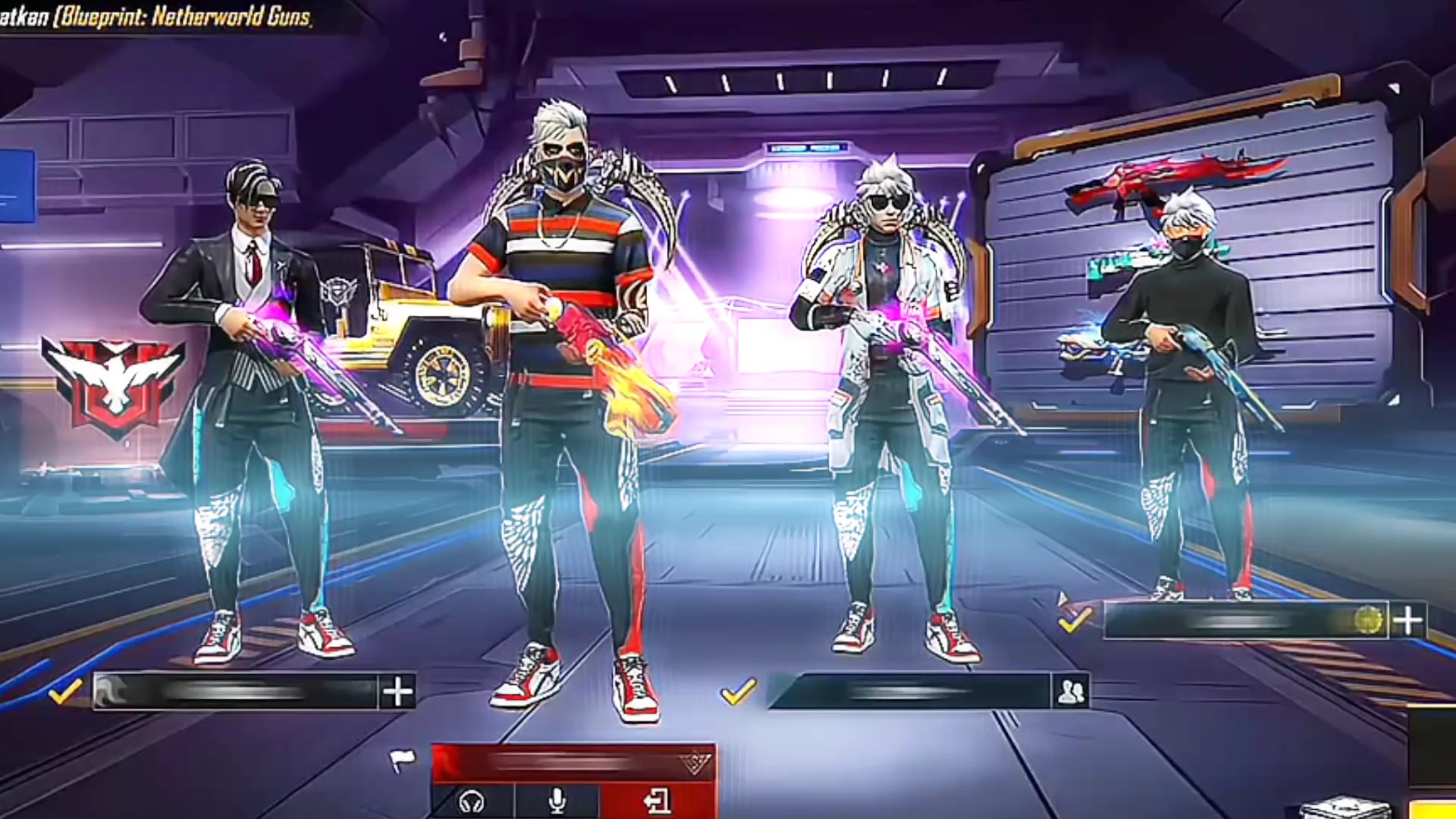This screenshot has width=1456, height=819.
Task: Leave the squad with the red exit button
Action: point(657,801)
